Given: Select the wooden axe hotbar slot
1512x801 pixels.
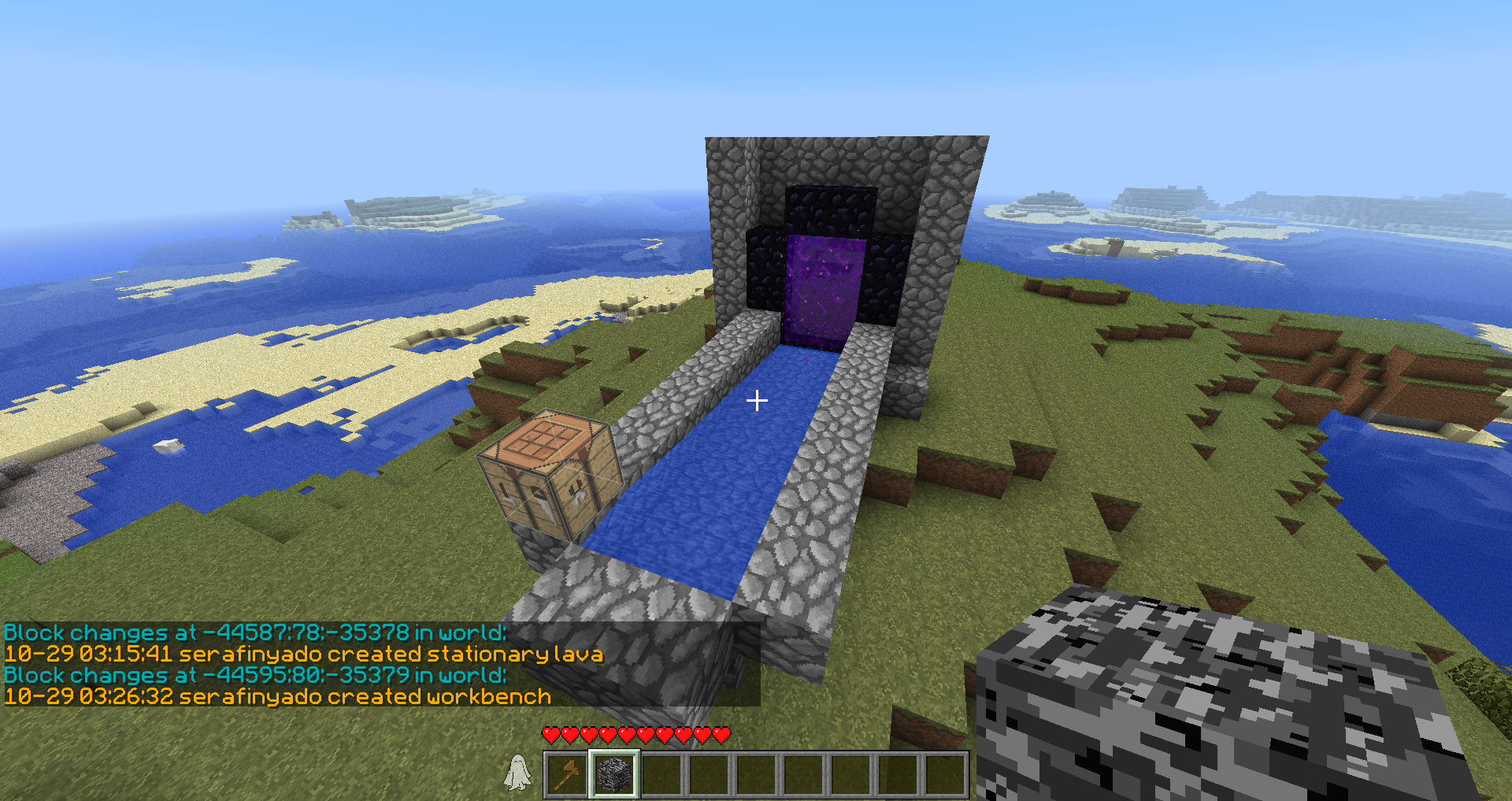Looking at the screenshot, I should coord(567,773).
